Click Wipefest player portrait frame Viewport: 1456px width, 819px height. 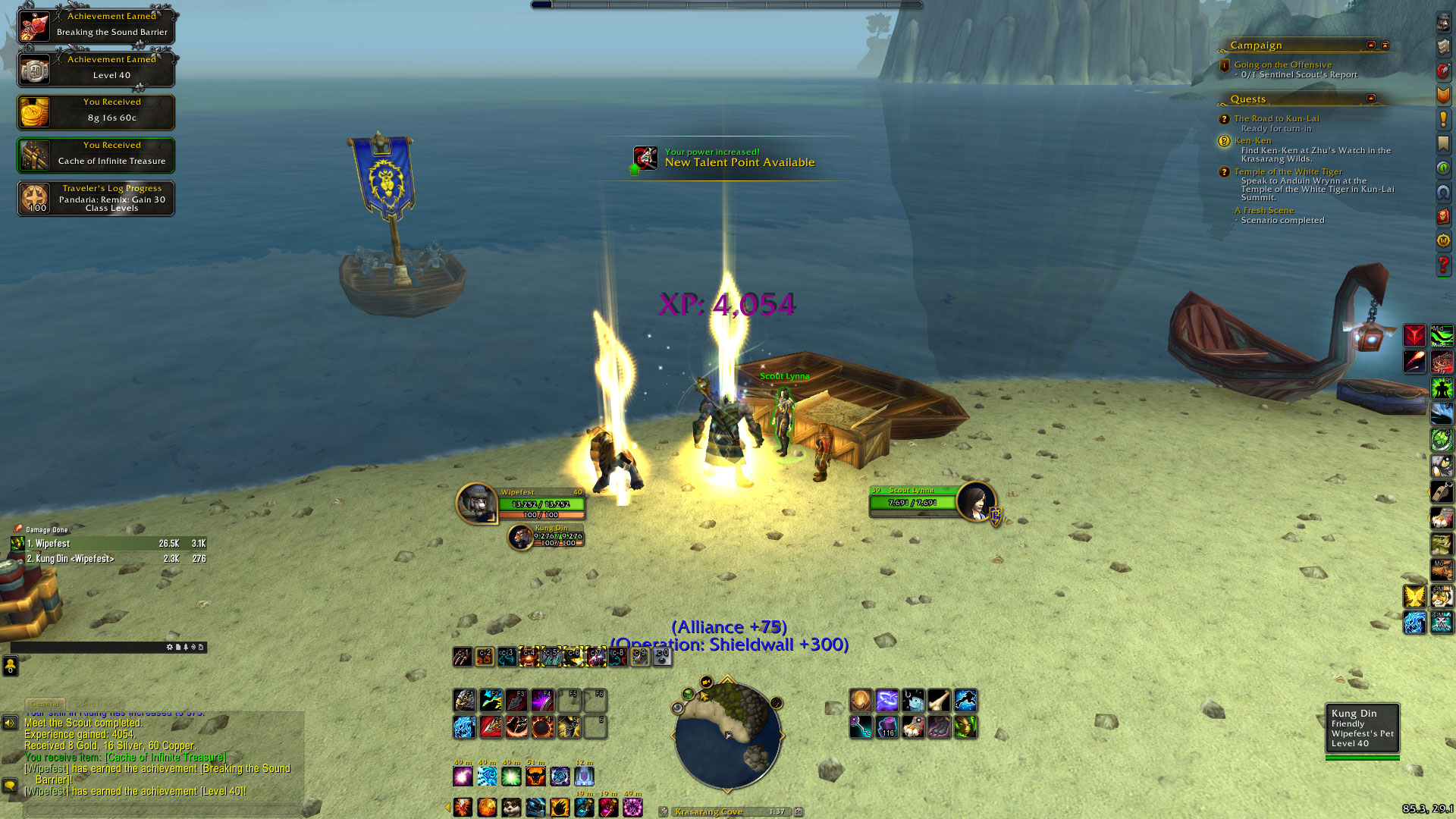477,503
